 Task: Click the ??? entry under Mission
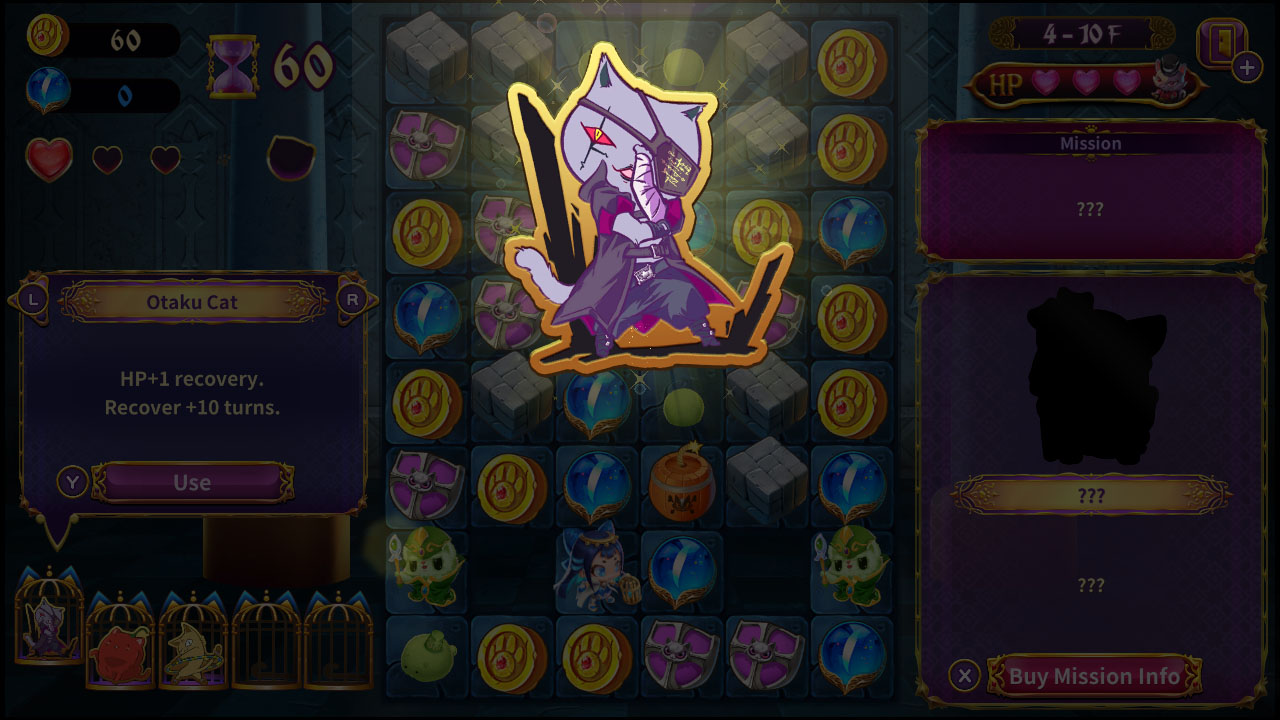1090,210
